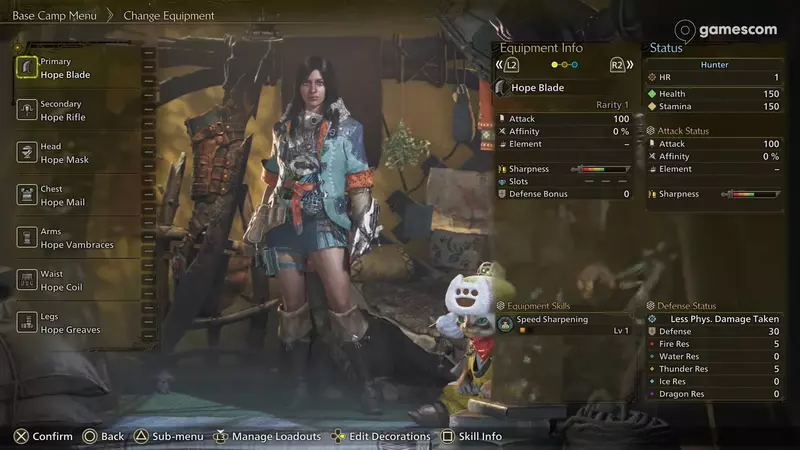Click the Equipment Info page indicator dots

point(566,65)
